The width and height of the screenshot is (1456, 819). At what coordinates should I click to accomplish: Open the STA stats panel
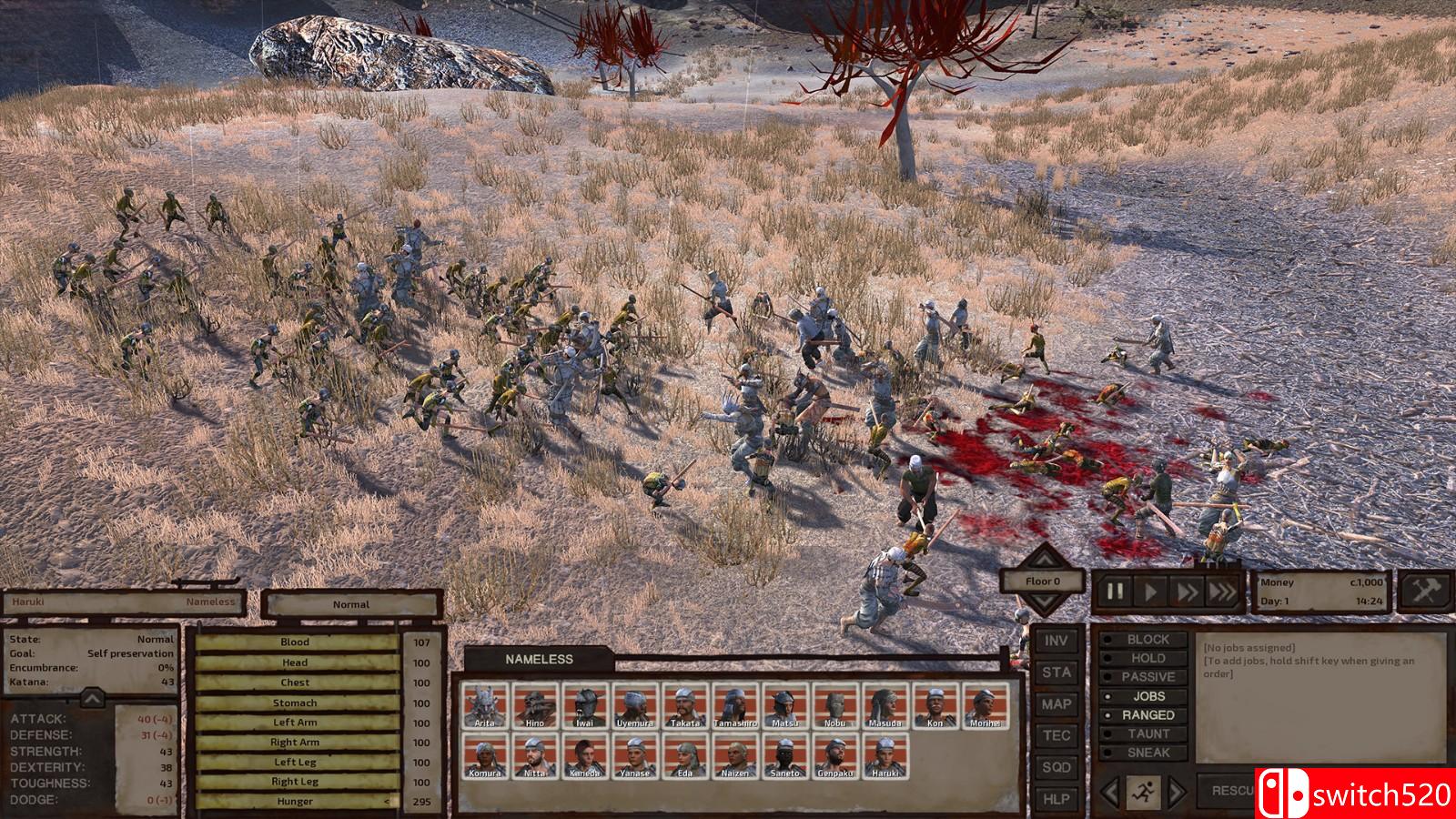tap(1056, 672)
